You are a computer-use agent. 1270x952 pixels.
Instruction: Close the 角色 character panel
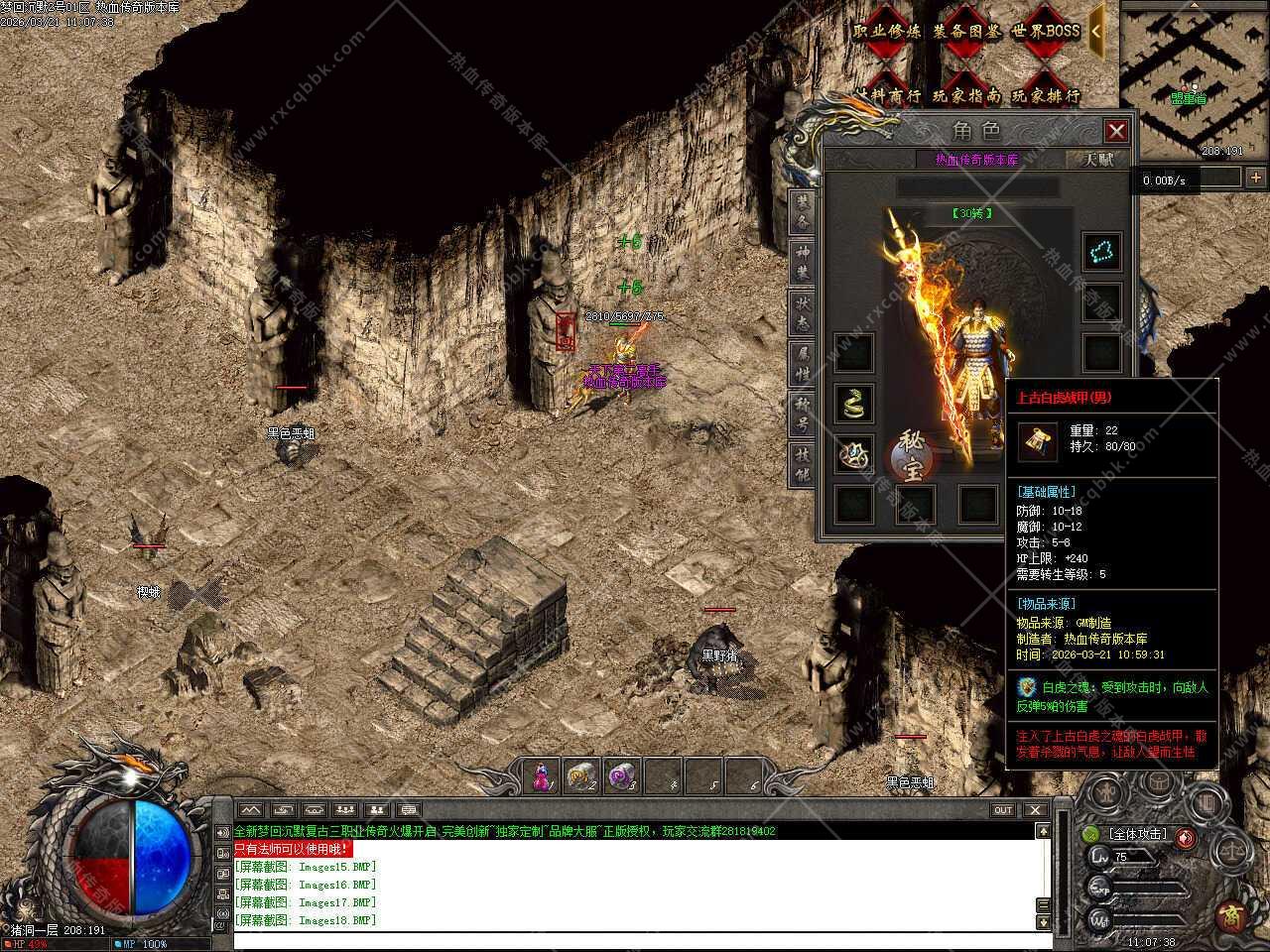1116,131
